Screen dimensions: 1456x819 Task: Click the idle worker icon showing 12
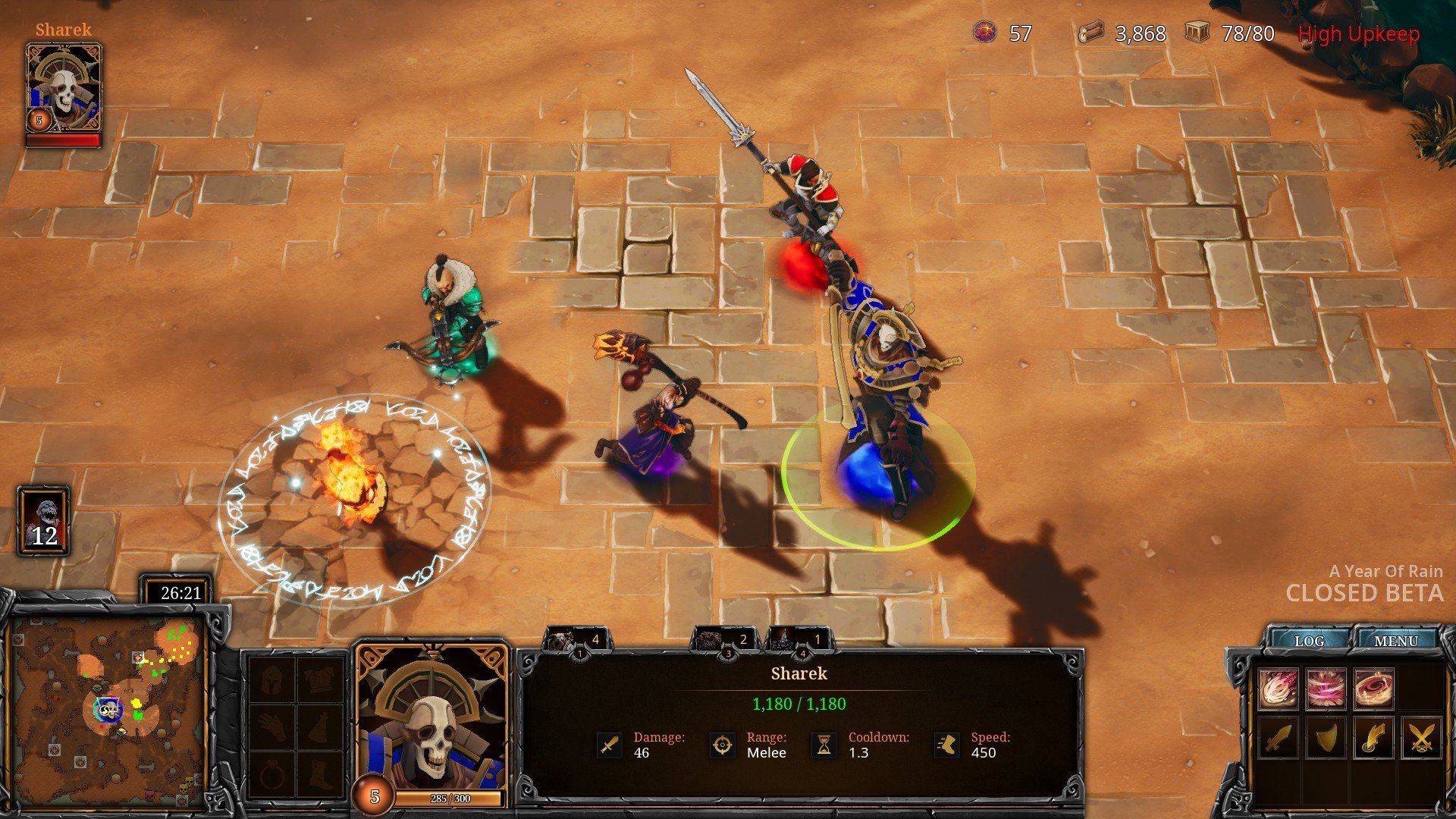44,522
